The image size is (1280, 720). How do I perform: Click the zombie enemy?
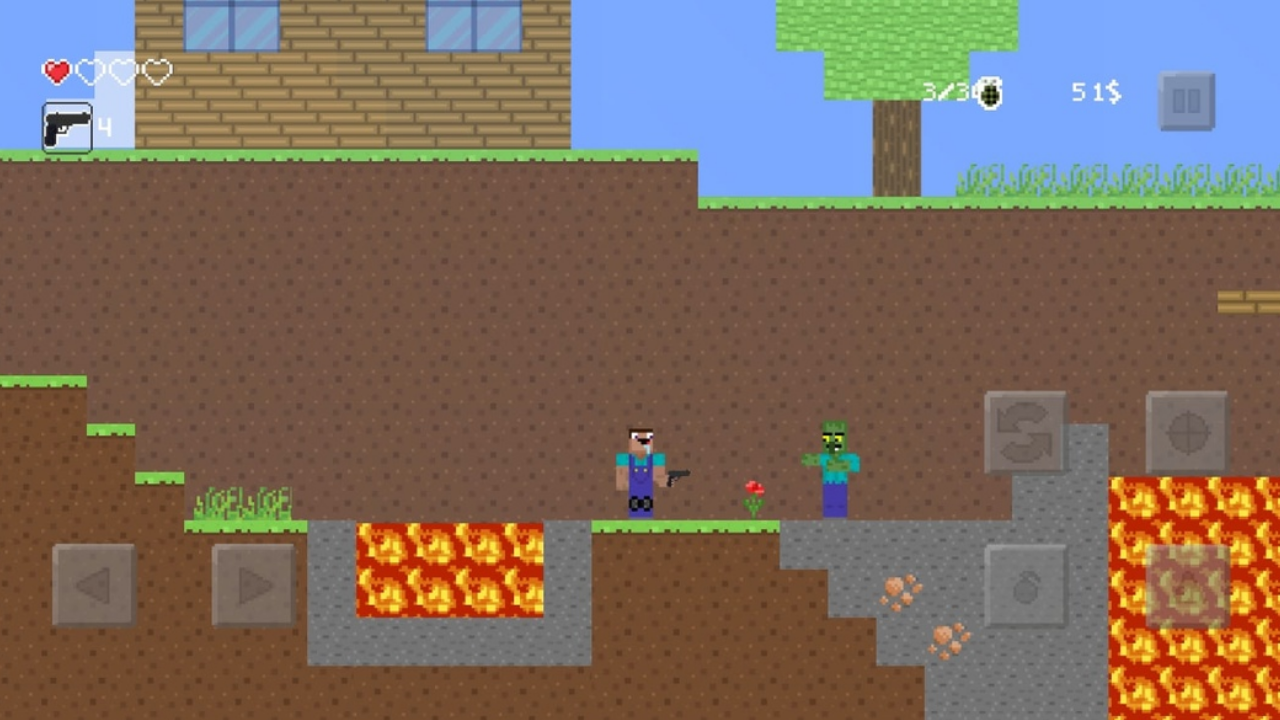(835, 465)
